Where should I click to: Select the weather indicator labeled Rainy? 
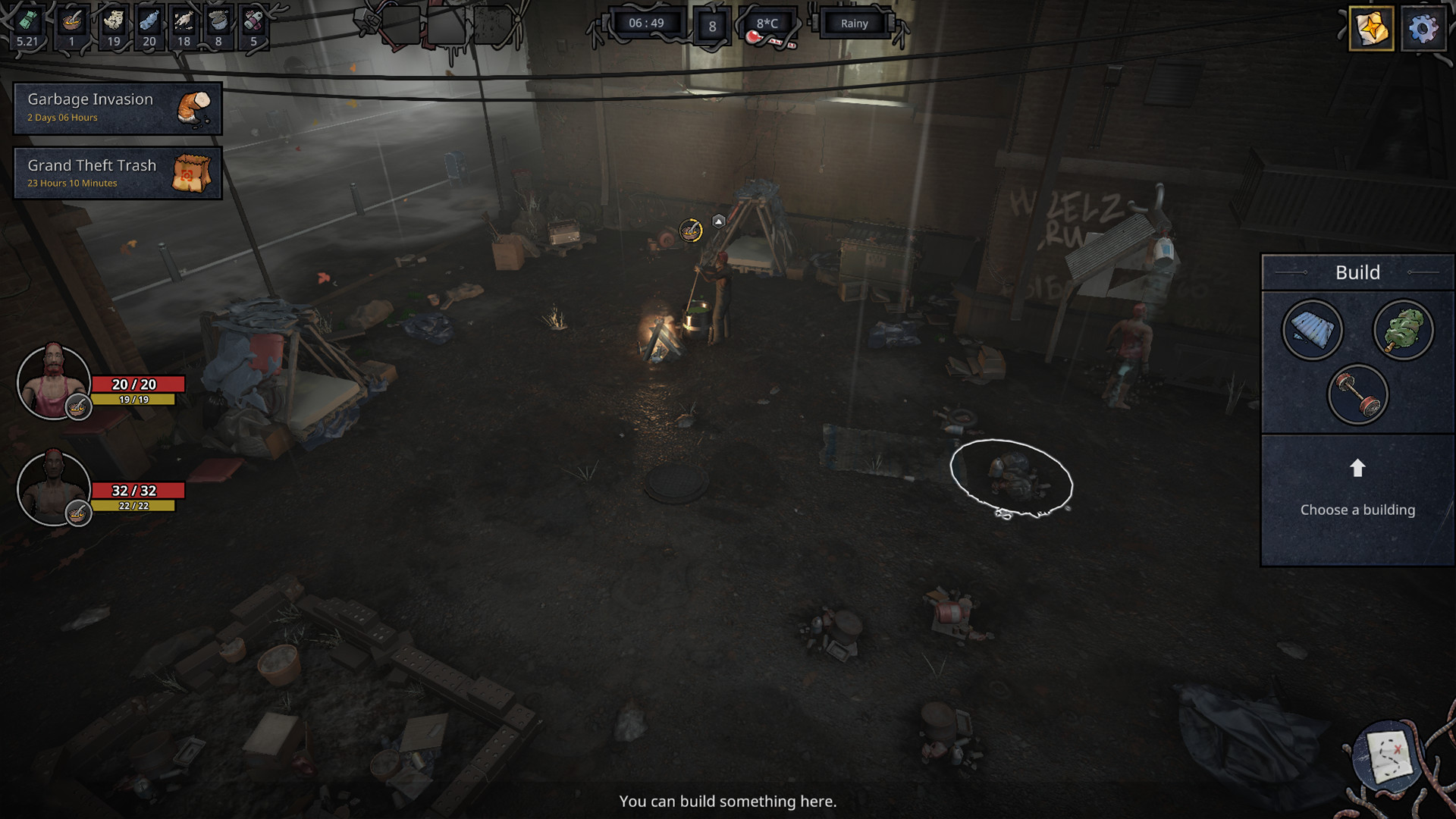(x=853, y=23)
